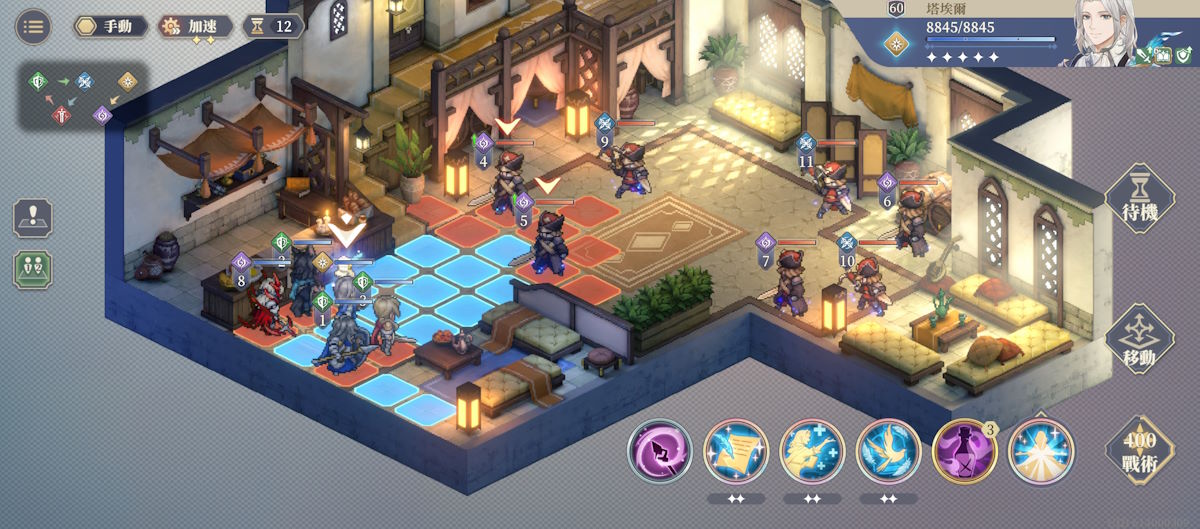
Task: Inspect the shield defense-up buff icon
Action: 1182,57
